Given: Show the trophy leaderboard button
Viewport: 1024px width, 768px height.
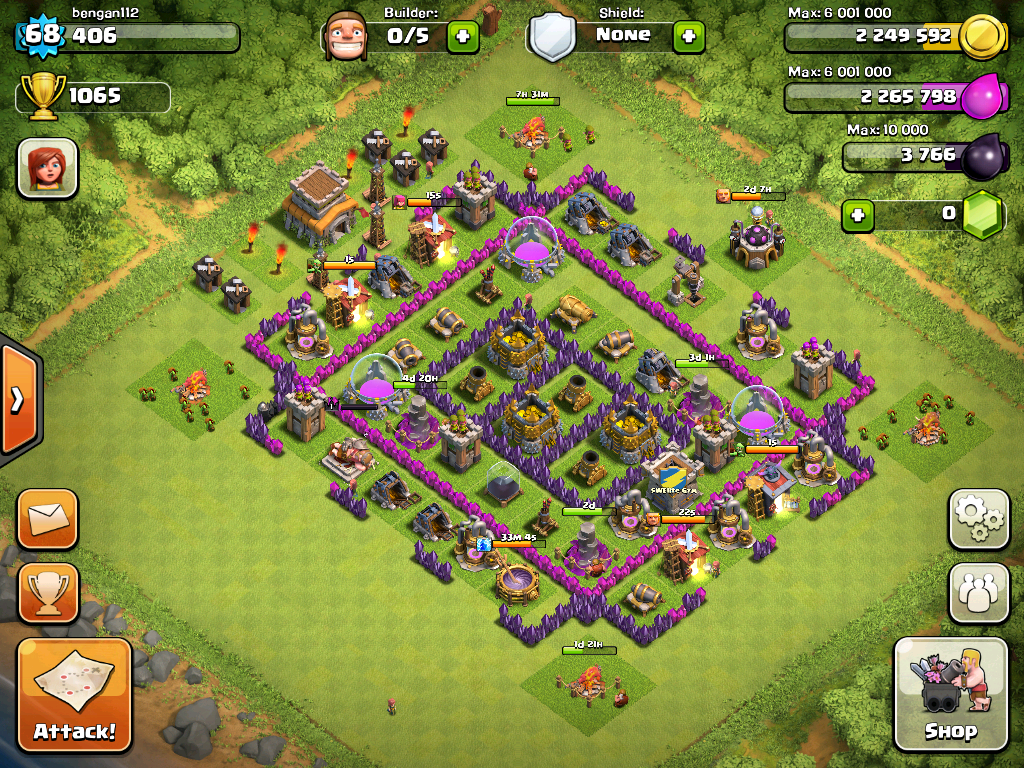Looking at the screenshot, I should [47, 593].
